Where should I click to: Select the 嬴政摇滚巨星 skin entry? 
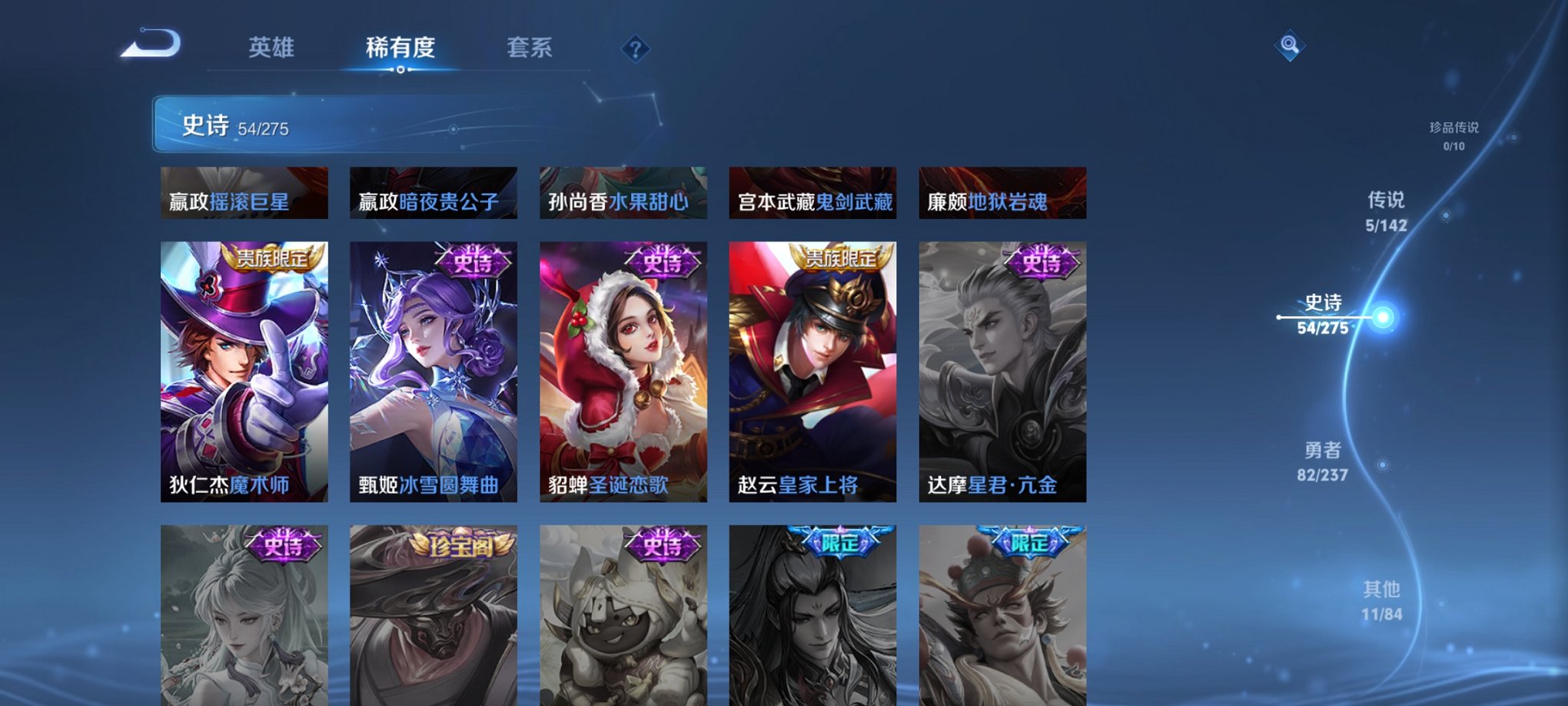244,194
